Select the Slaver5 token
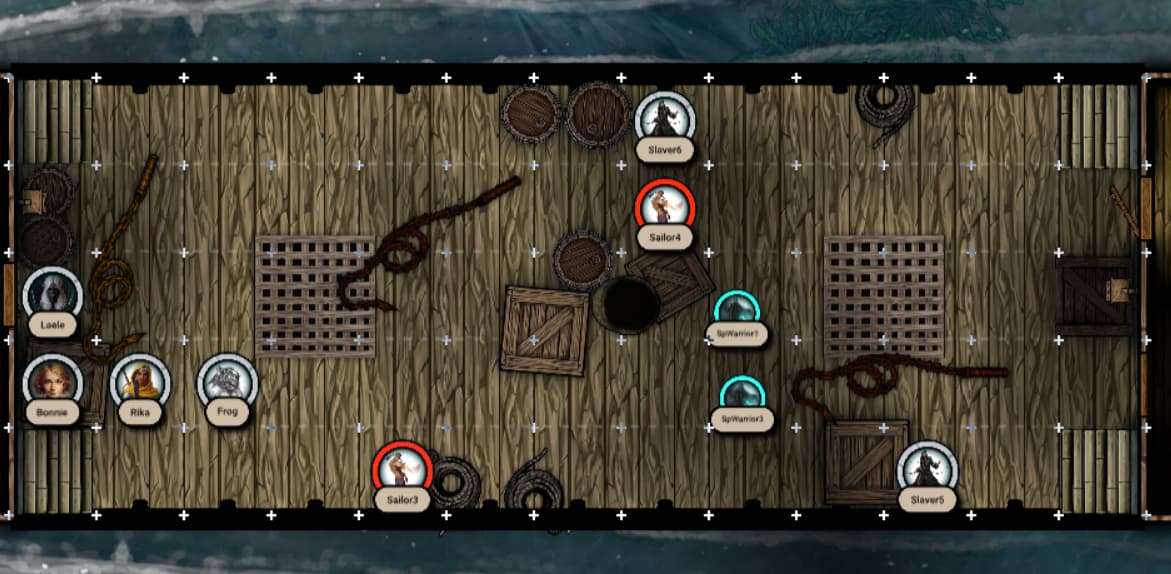Viewport: 1171px width, 574px height. pyautogui.click(x=927, y=470)
